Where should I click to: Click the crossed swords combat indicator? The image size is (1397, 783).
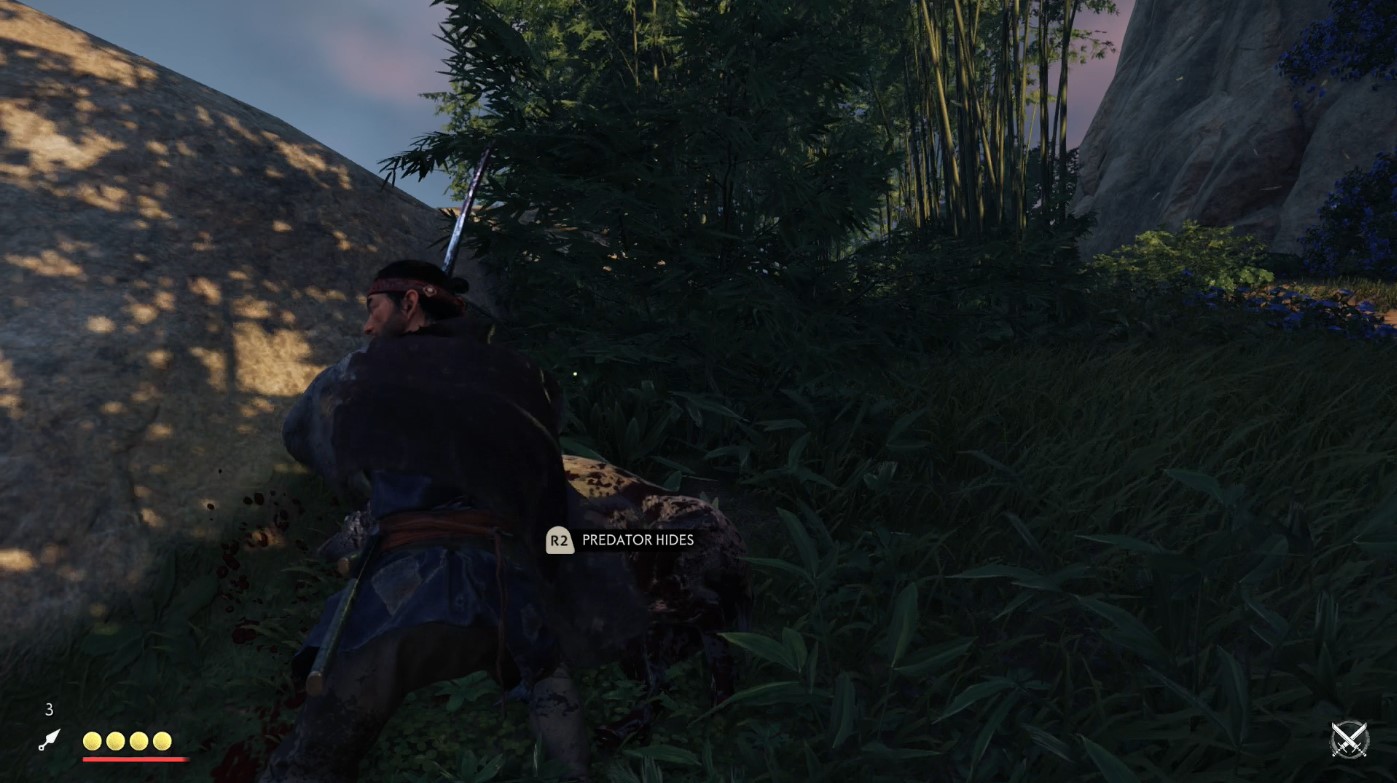tap(1349, 740)
